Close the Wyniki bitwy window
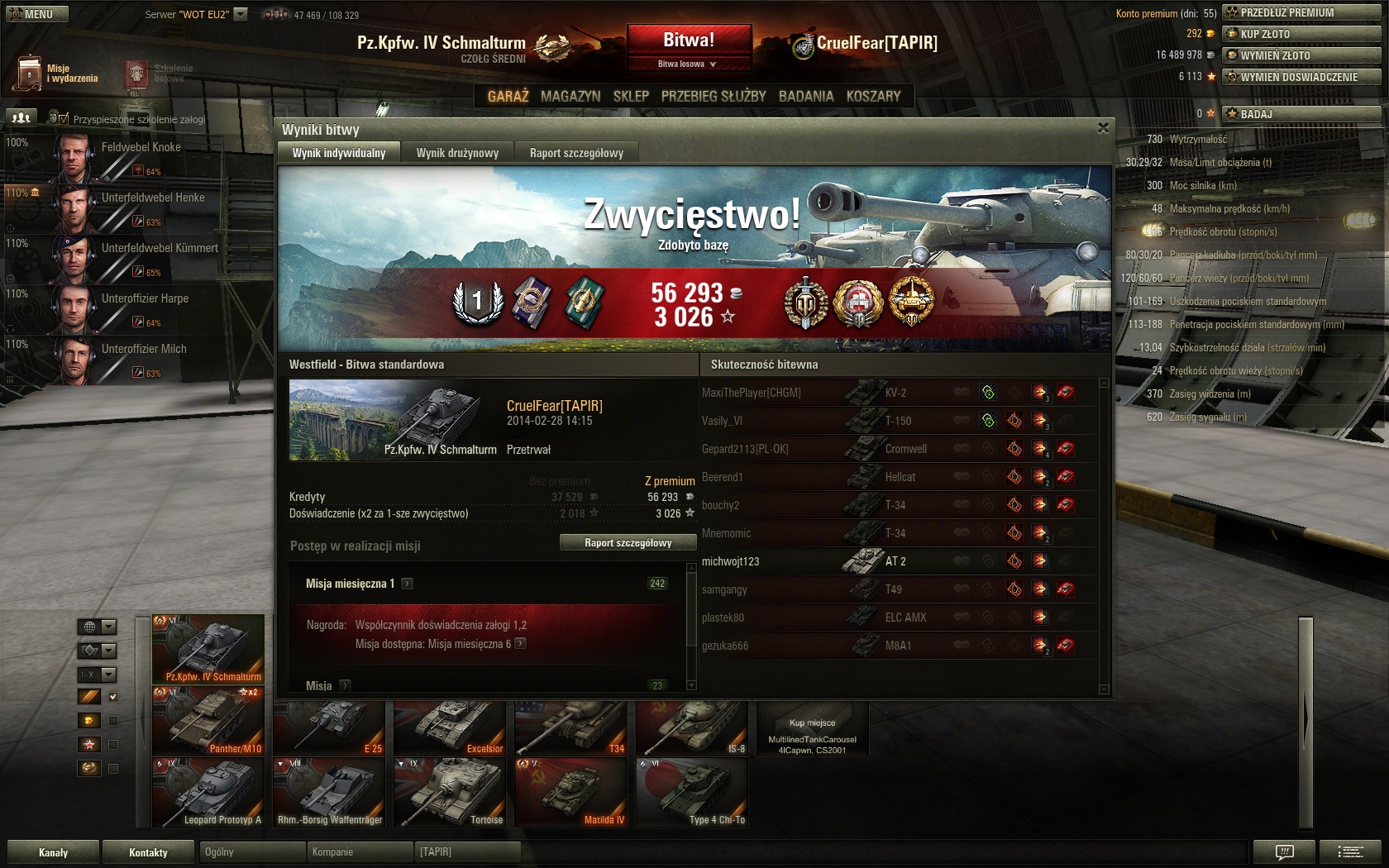The image size is (1389, 868). coord(1103,128)
